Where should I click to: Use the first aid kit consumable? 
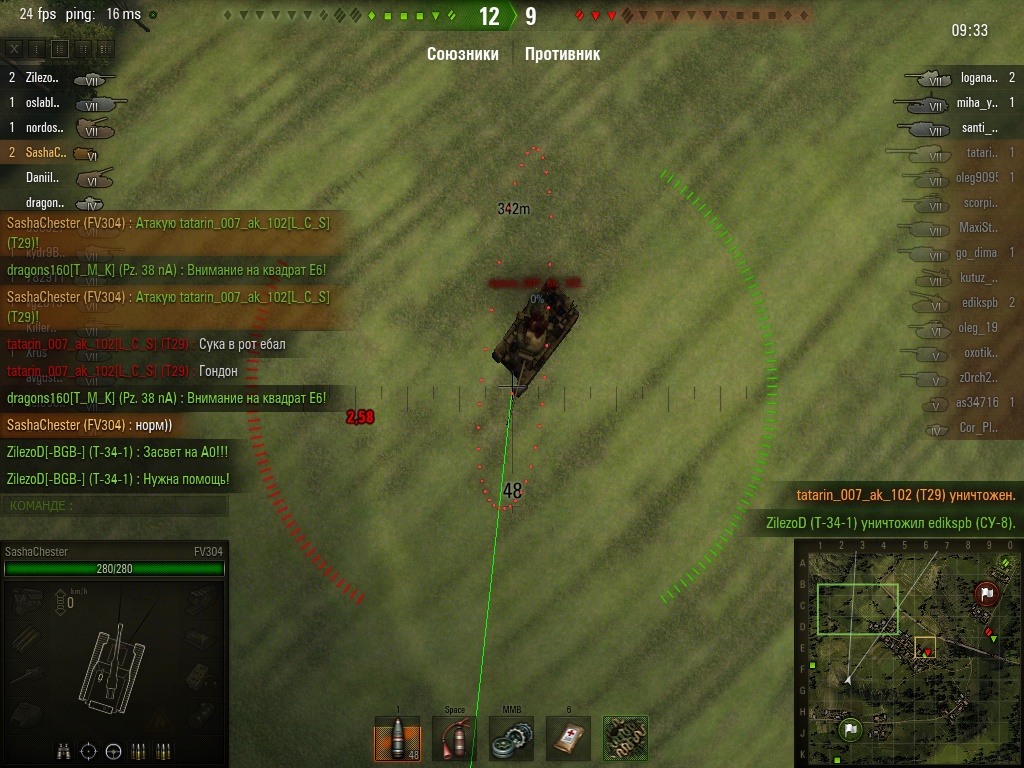568,739
